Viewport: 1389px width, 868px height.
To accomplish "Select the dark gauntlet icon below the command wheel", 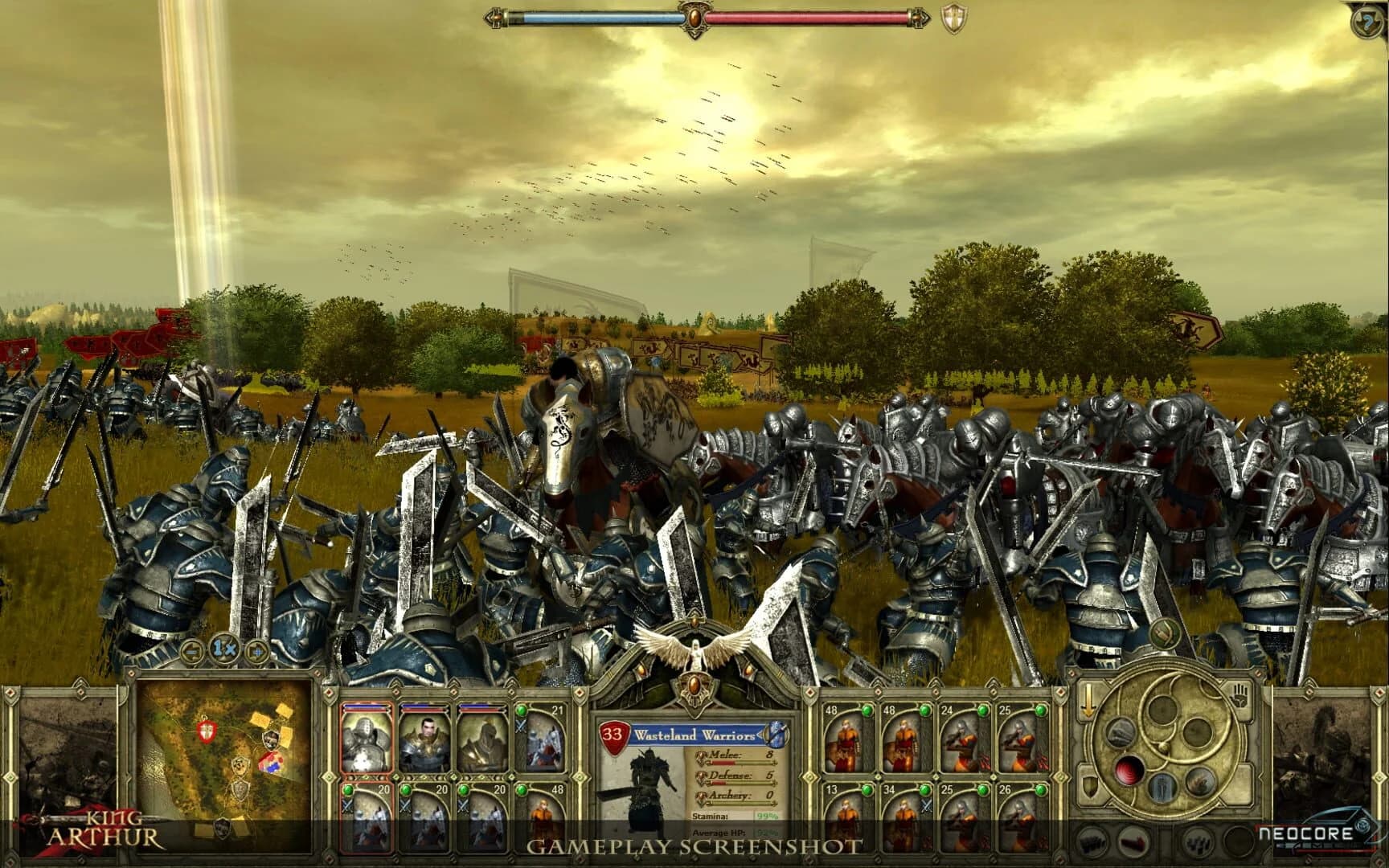I will pos(1091,842).
